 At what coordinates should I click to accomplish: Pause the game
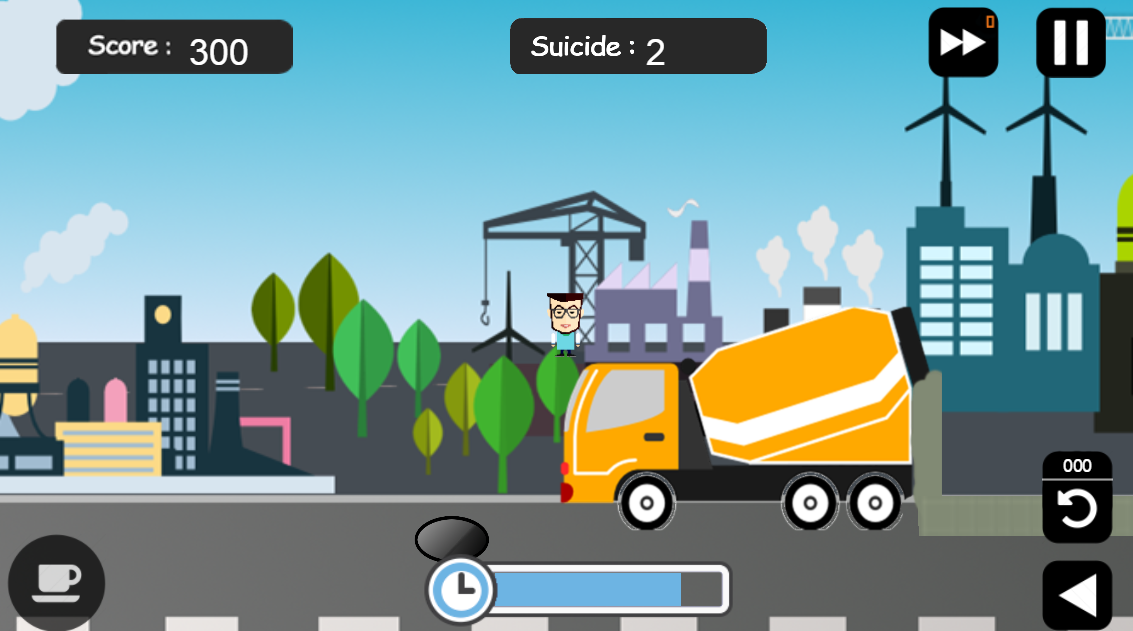point(1070,43)
